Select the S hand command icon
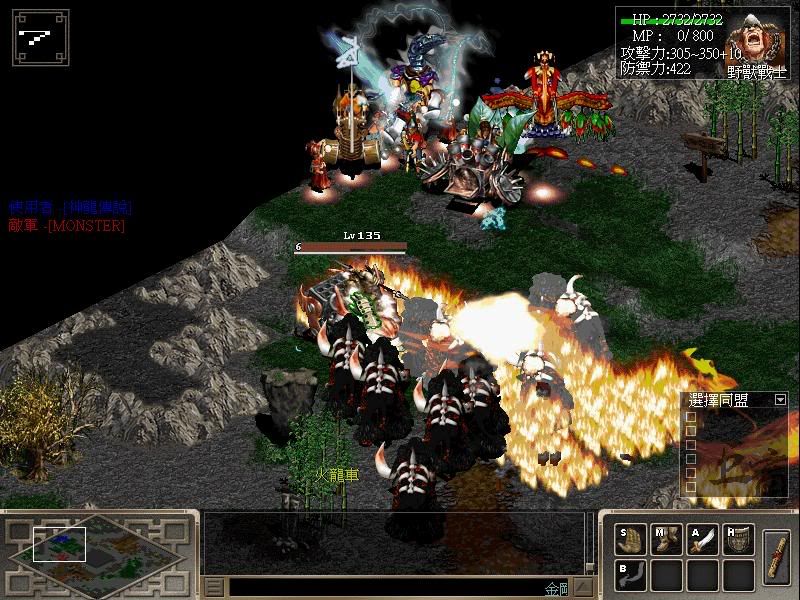This screenshot has width=800, height=600. click(x=631, y=540)
